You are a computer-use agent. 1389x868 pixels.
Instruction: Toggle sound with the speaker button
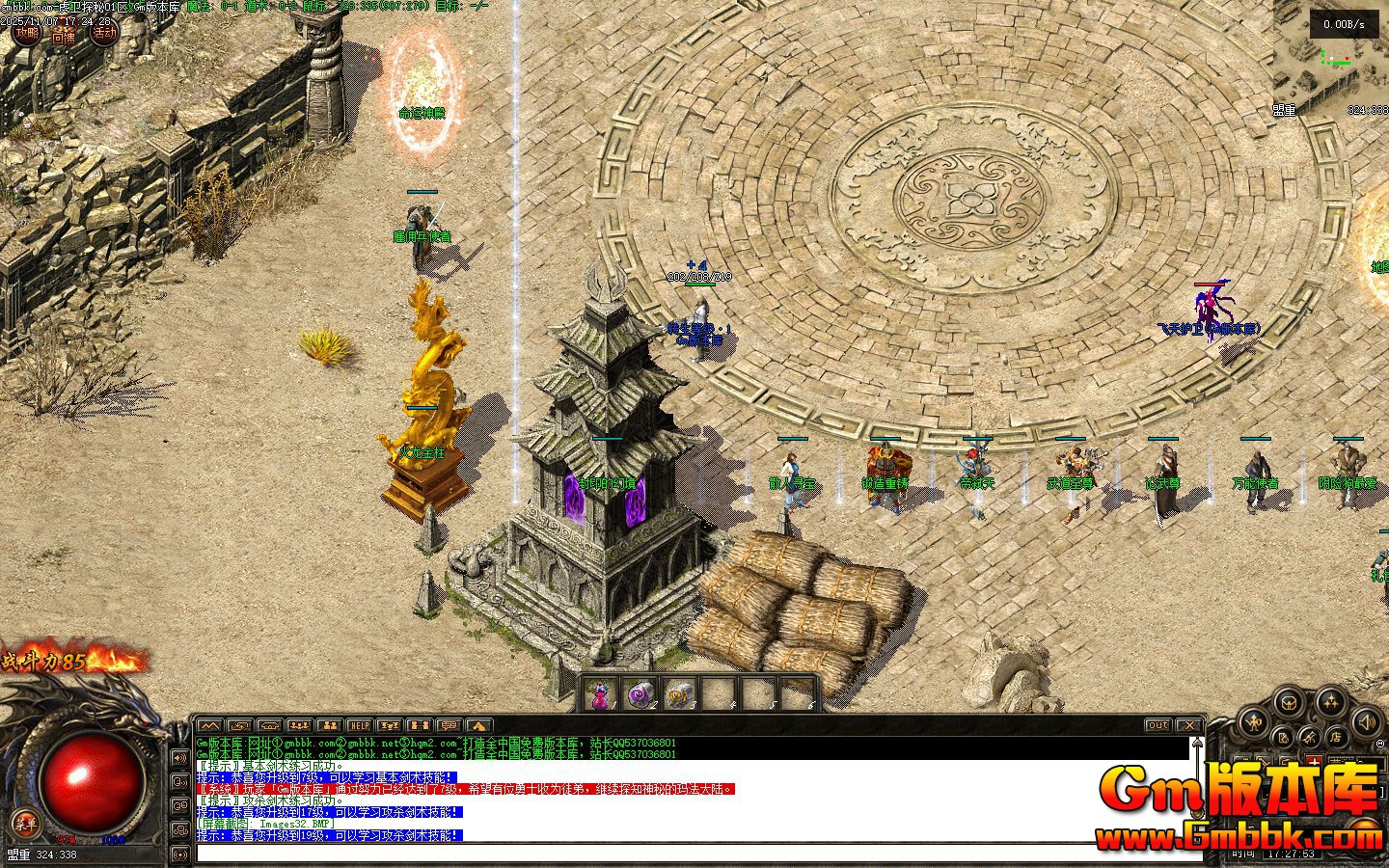coord(1366,720)
